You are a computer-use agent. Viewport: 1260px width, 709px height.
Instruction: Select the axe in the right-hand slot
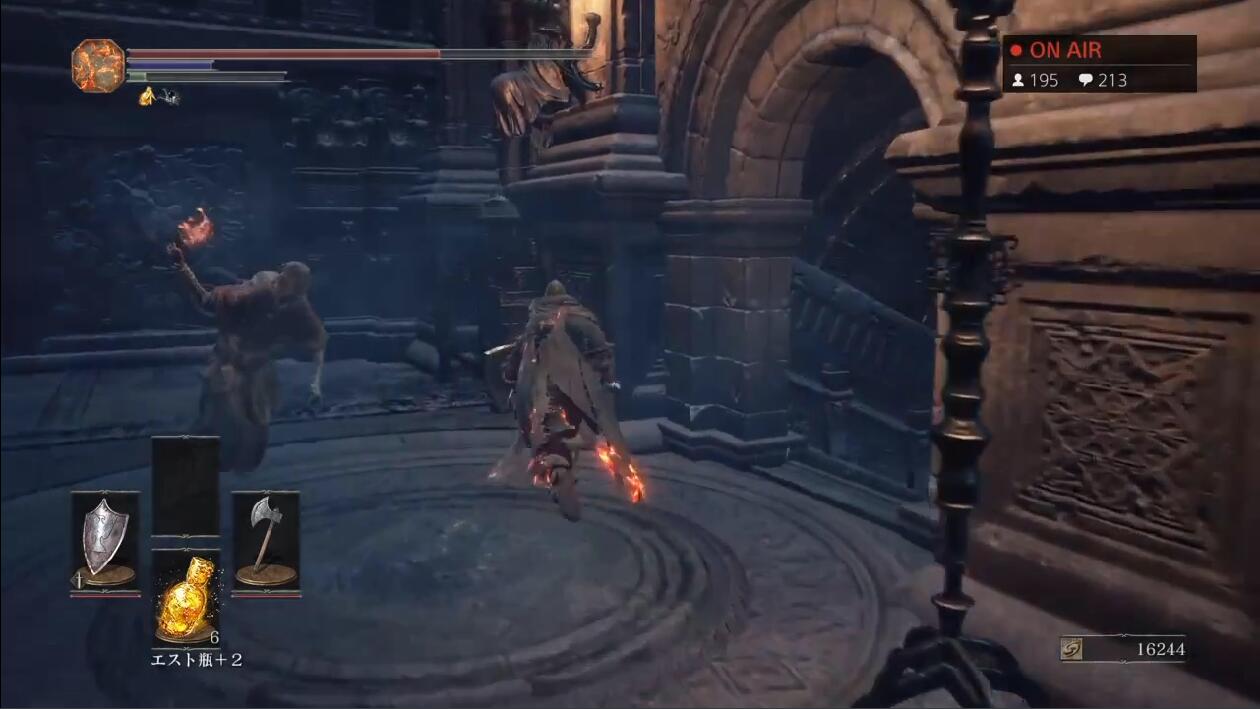pos(265,541)
